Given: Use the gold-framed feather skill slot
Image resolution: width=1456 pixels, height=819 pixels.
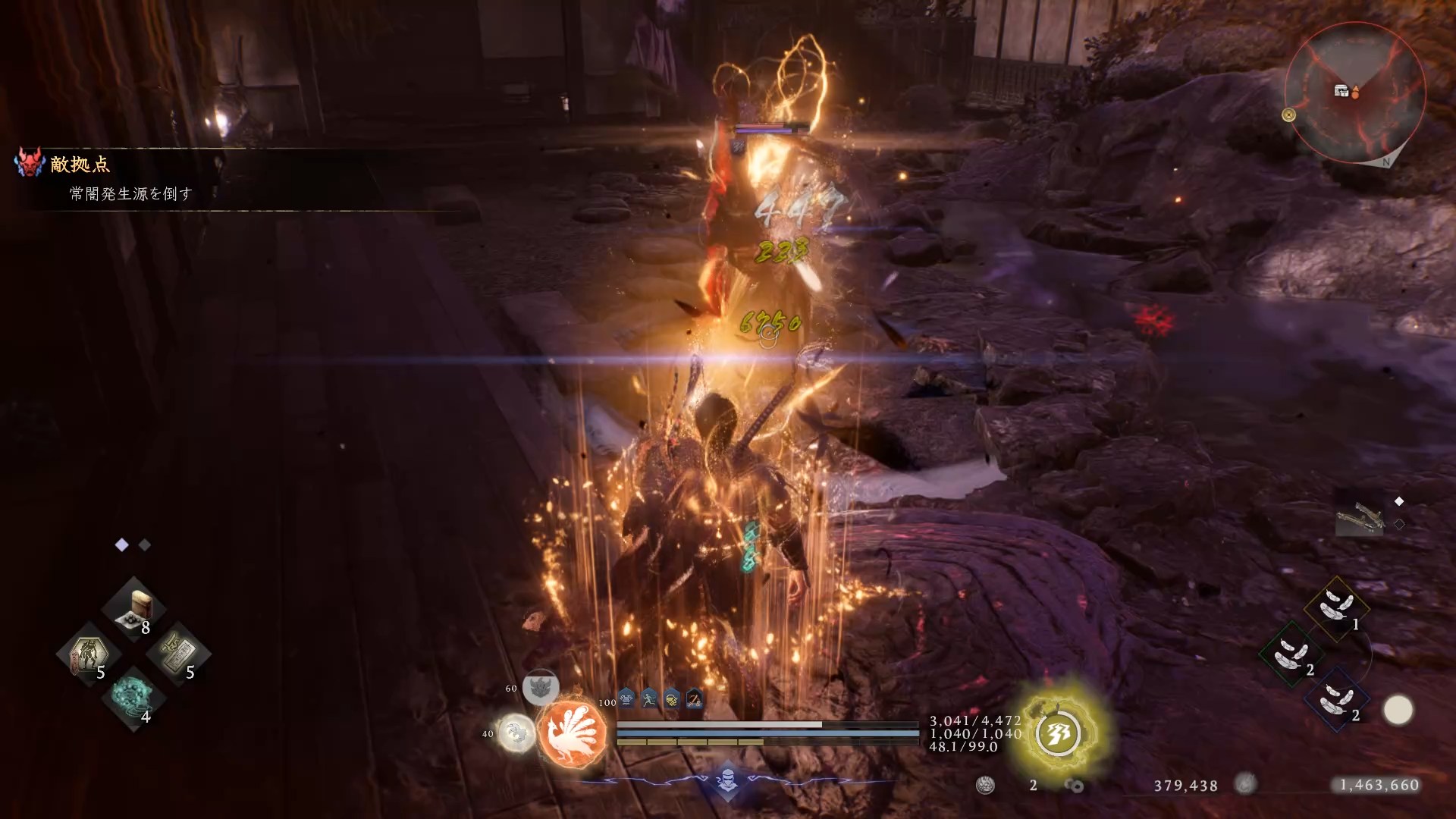Looking at the screenshot, I should click(1336, 607).
